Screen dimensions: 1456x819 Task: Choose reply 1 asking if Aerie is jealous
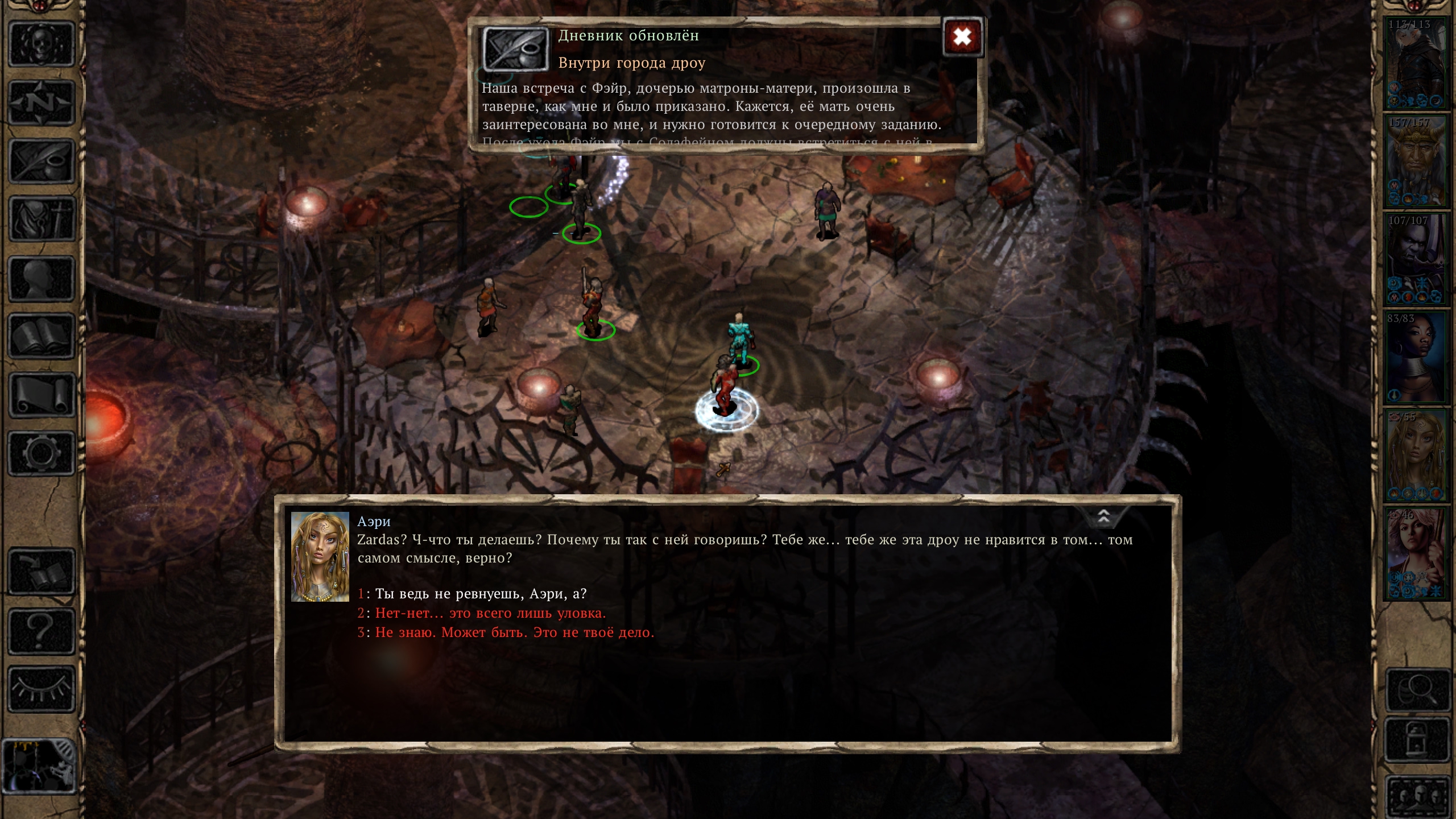coord(481,594)
